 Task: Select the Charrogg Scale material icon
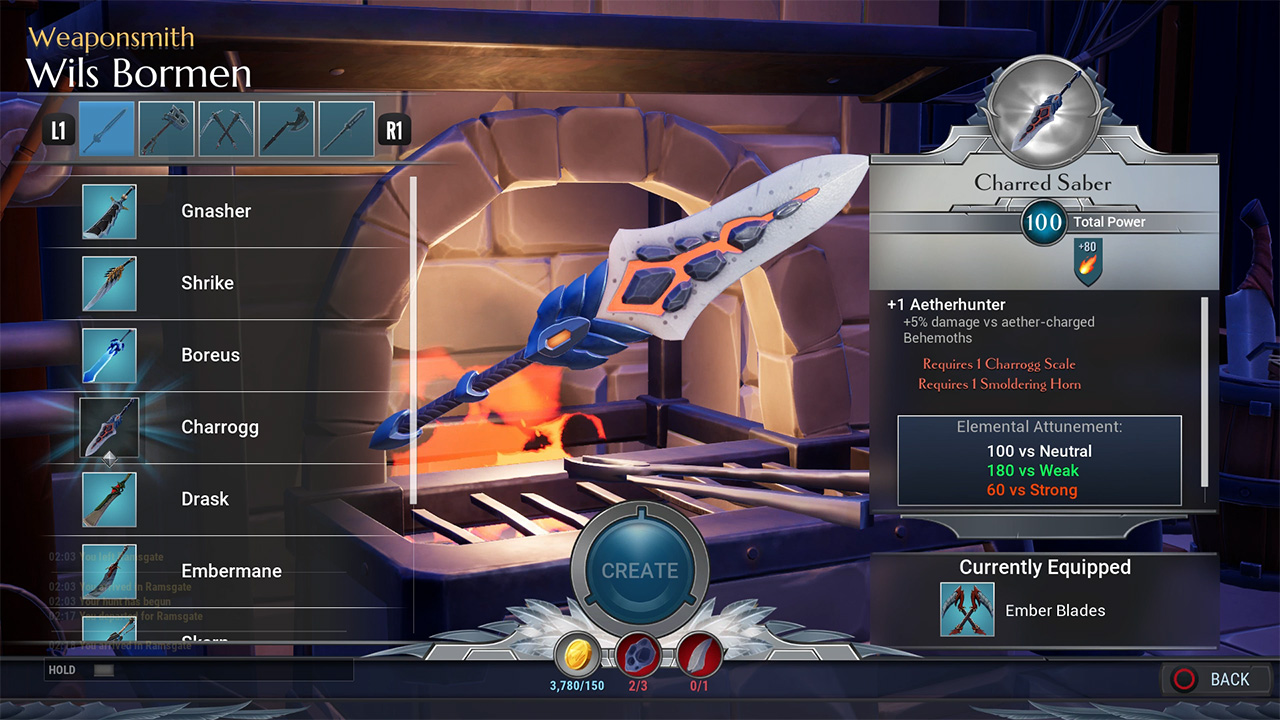(x=638, y=655)
